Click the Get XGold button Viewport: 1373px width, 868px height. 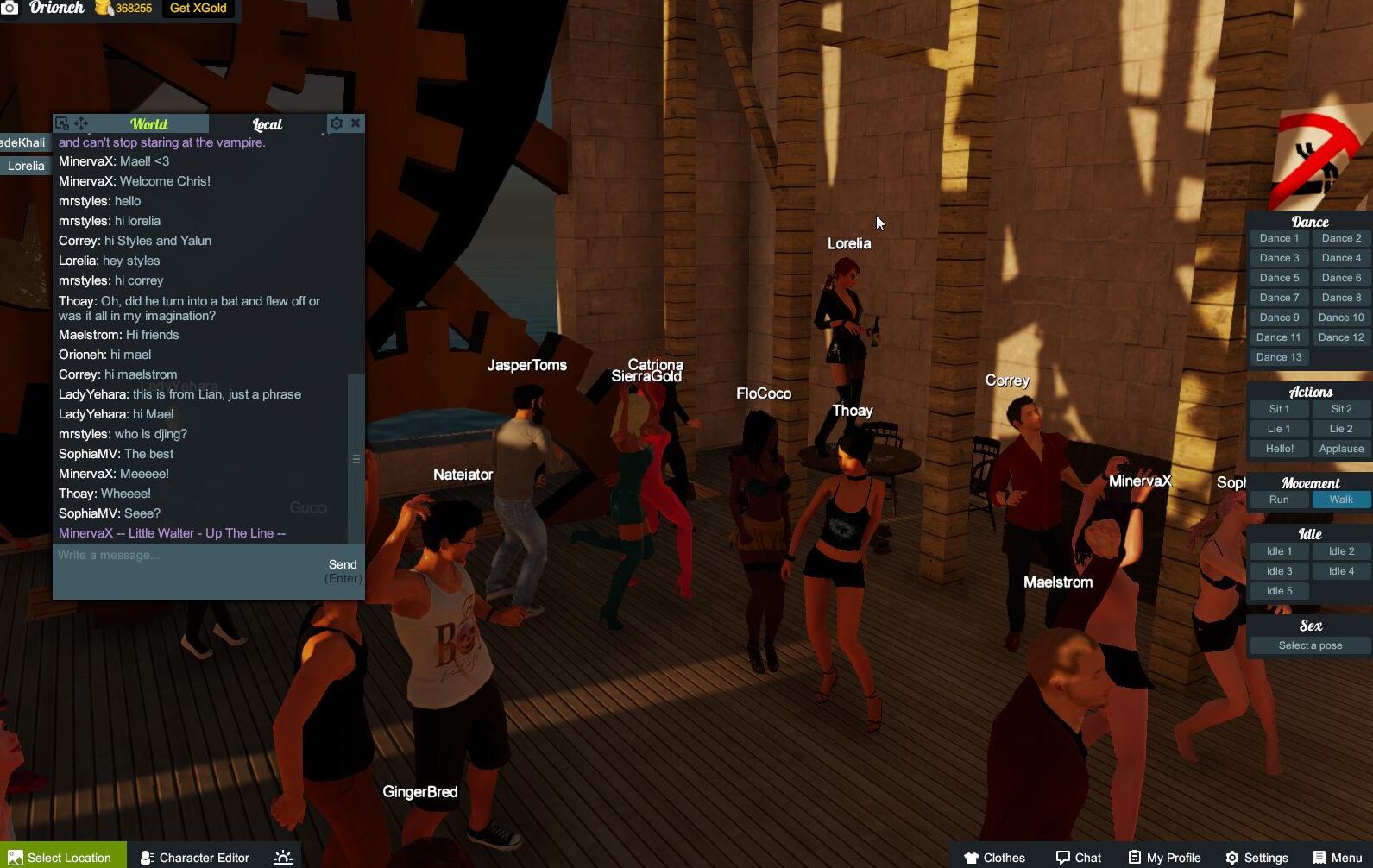coord(197,8)
